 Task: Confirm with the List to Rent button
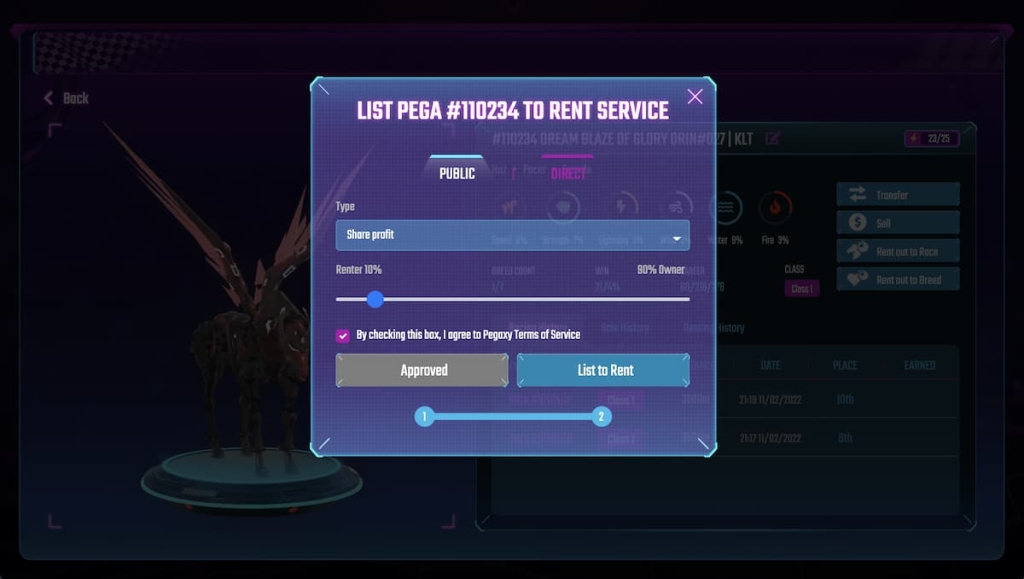click(x=604, y=370)
